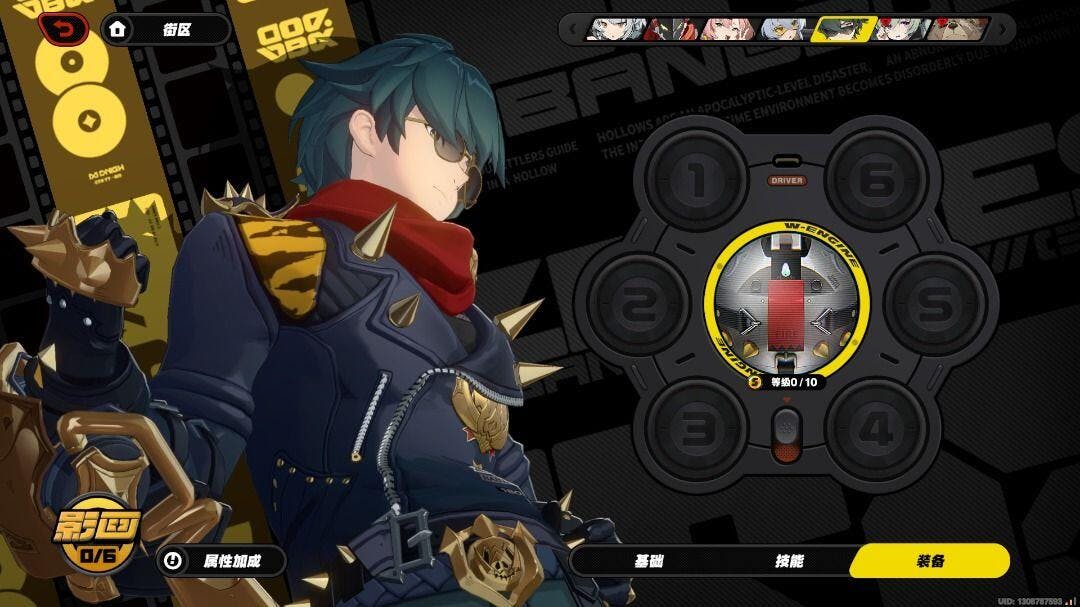Open drive disc slot 6
1080x607 pixels.
click(876, 181)
